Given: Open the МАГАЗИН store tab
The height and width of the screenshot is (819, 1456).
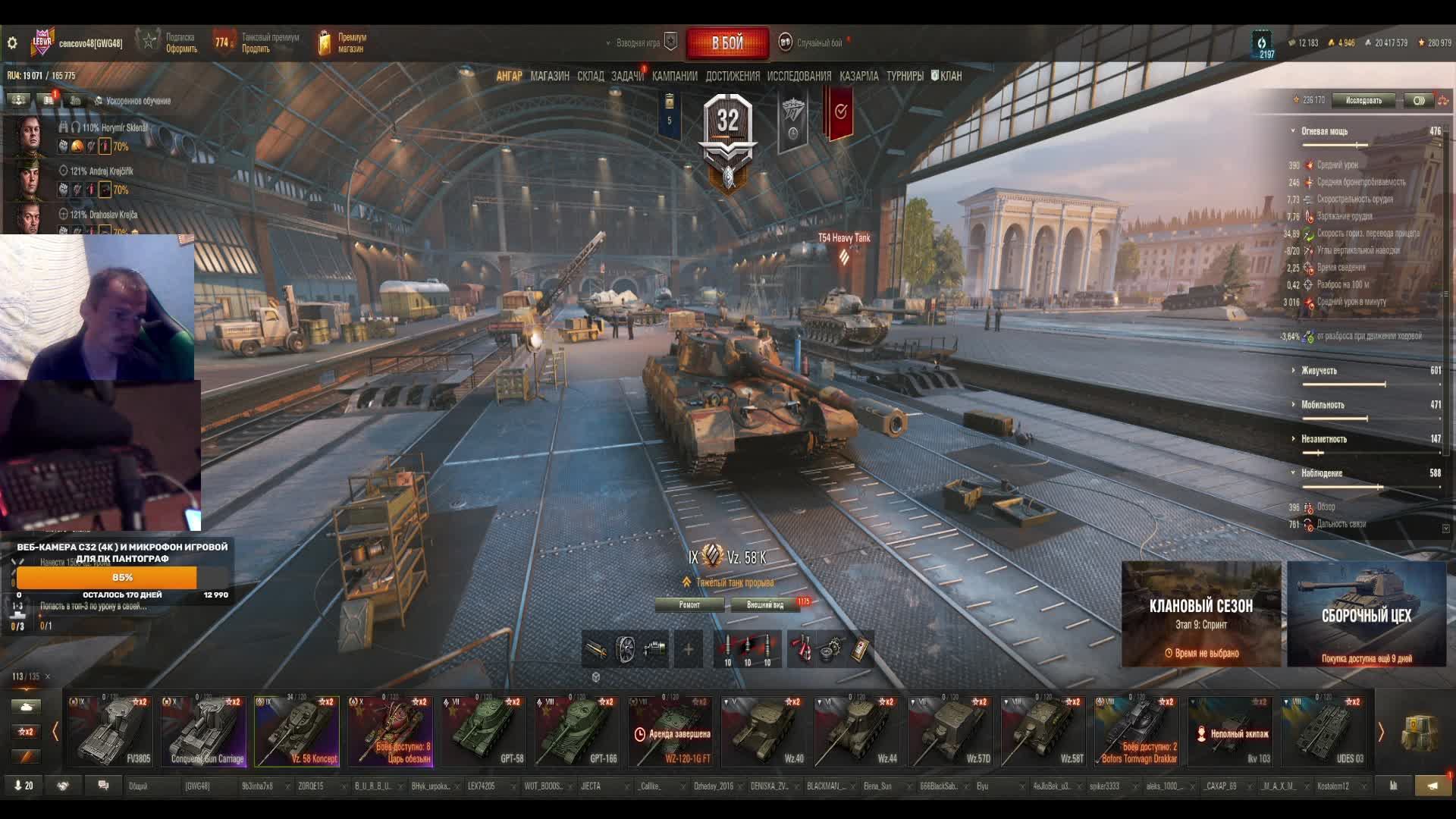Looking at the screenshot, I should coord(550,76).
